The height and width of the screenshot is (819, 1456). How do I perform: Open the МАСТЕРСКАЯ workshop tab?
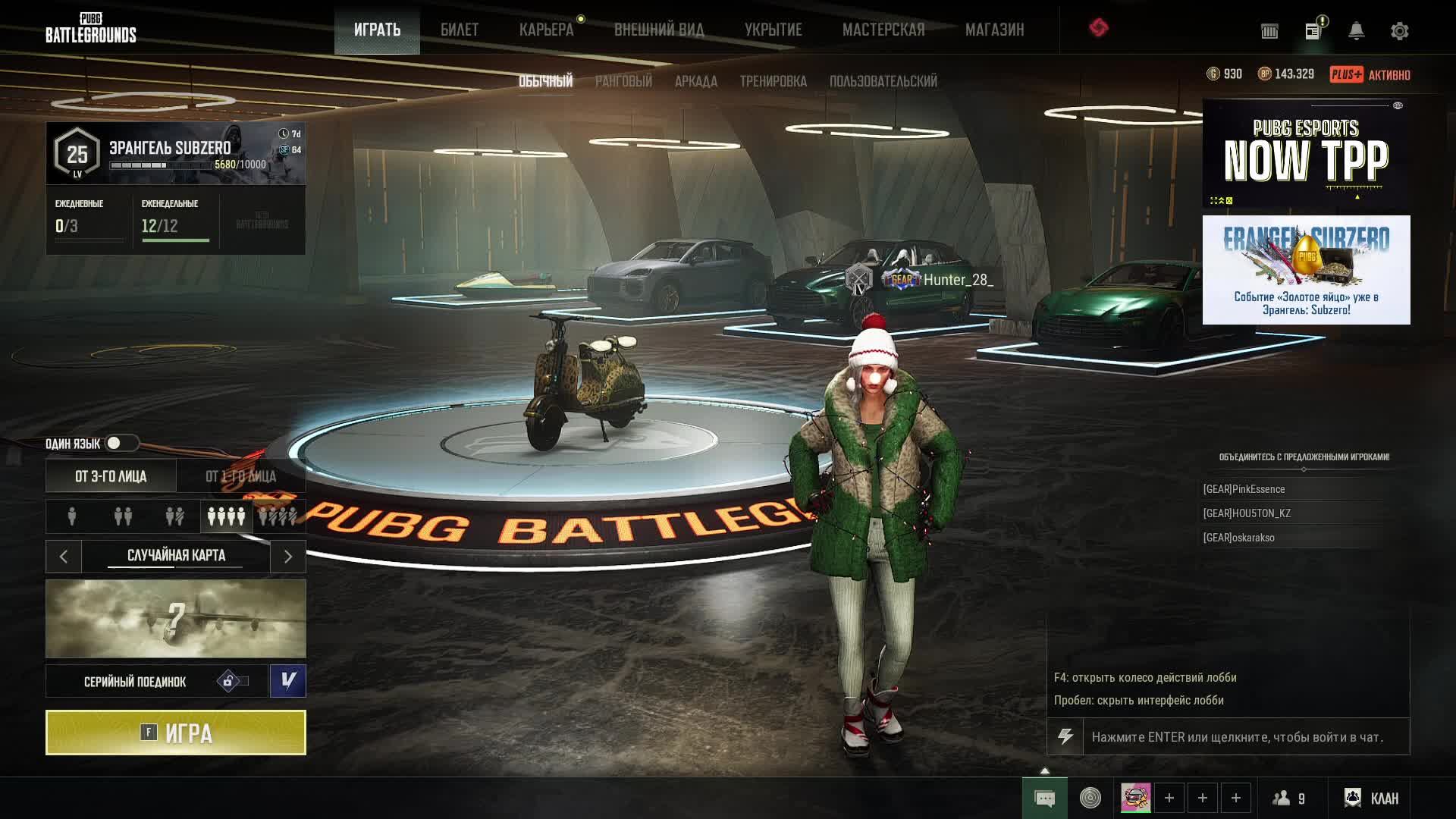pyautogui.click(x=883, y=30)
